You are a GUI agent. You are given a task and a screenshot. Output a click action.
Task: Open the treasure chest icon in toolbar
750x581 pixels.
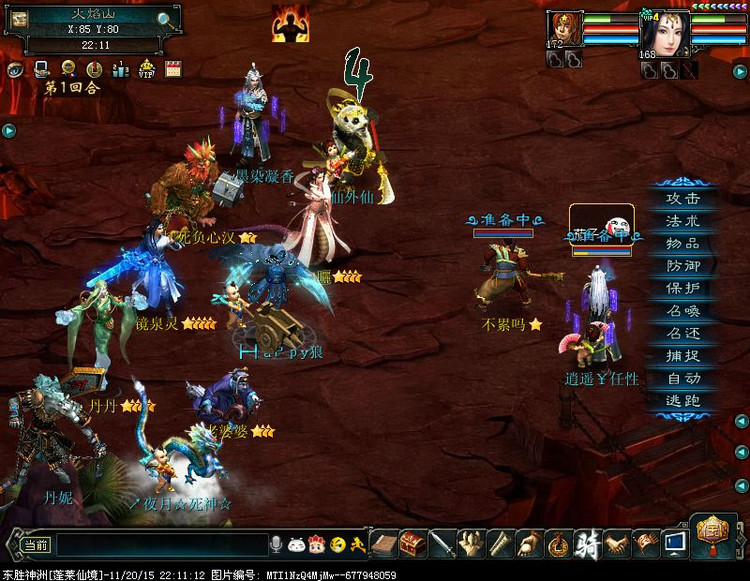tap(413, 543)
